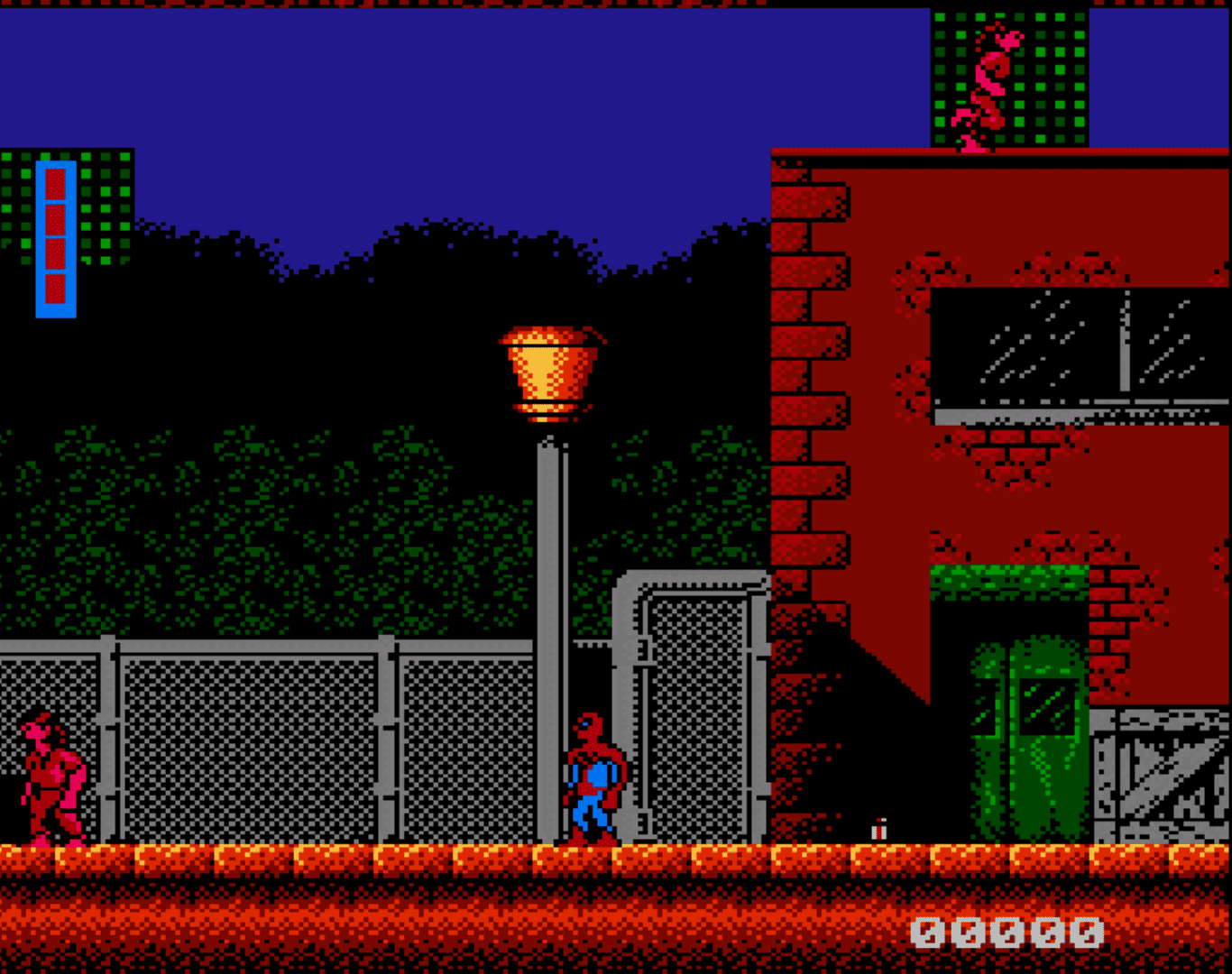Select the small item near the doorway
The image size is (1232, 974).
click(879, 830)
